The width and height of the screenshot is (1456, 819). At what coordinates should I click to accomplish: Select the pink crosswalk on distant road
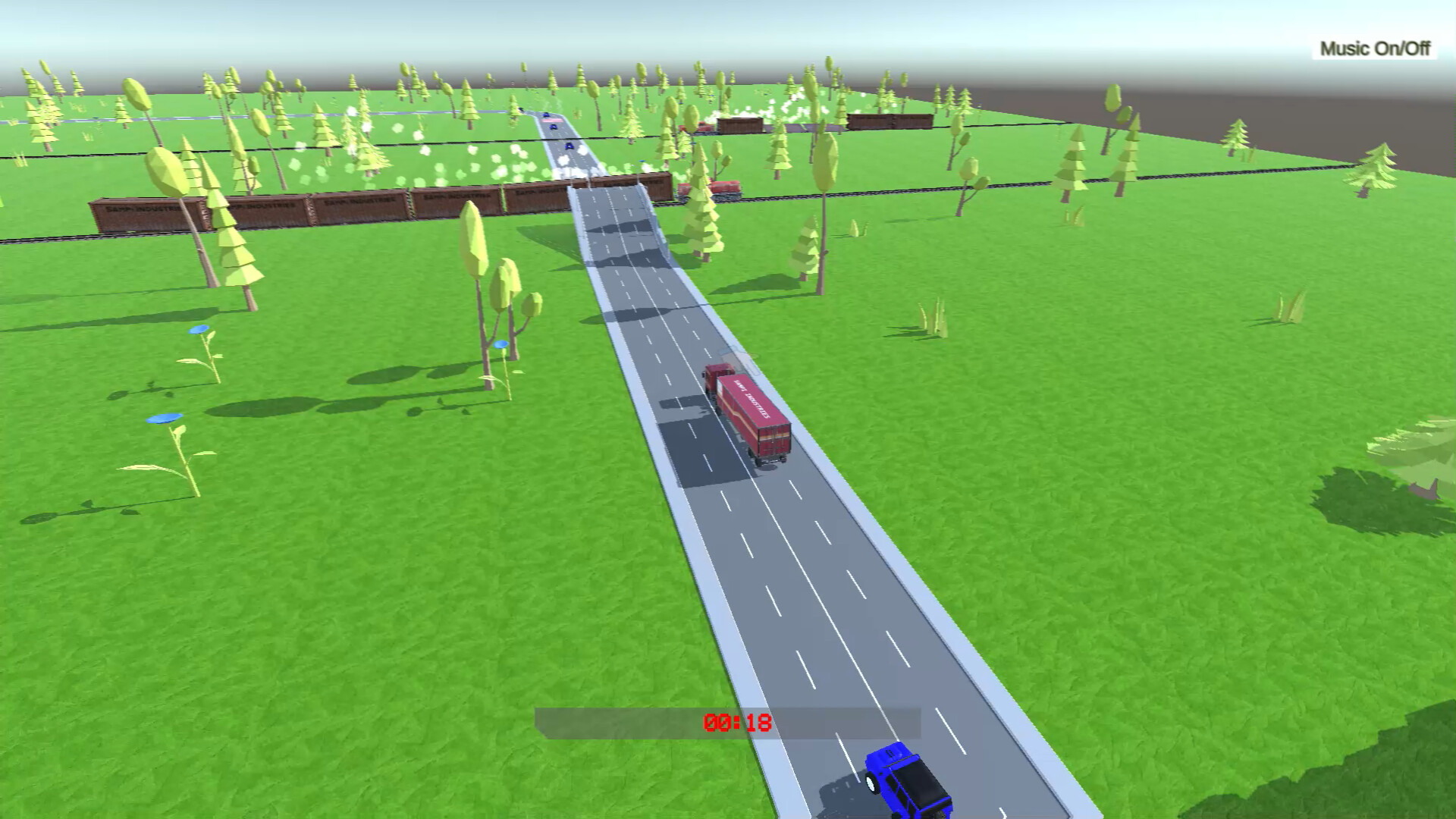(552, 121)
